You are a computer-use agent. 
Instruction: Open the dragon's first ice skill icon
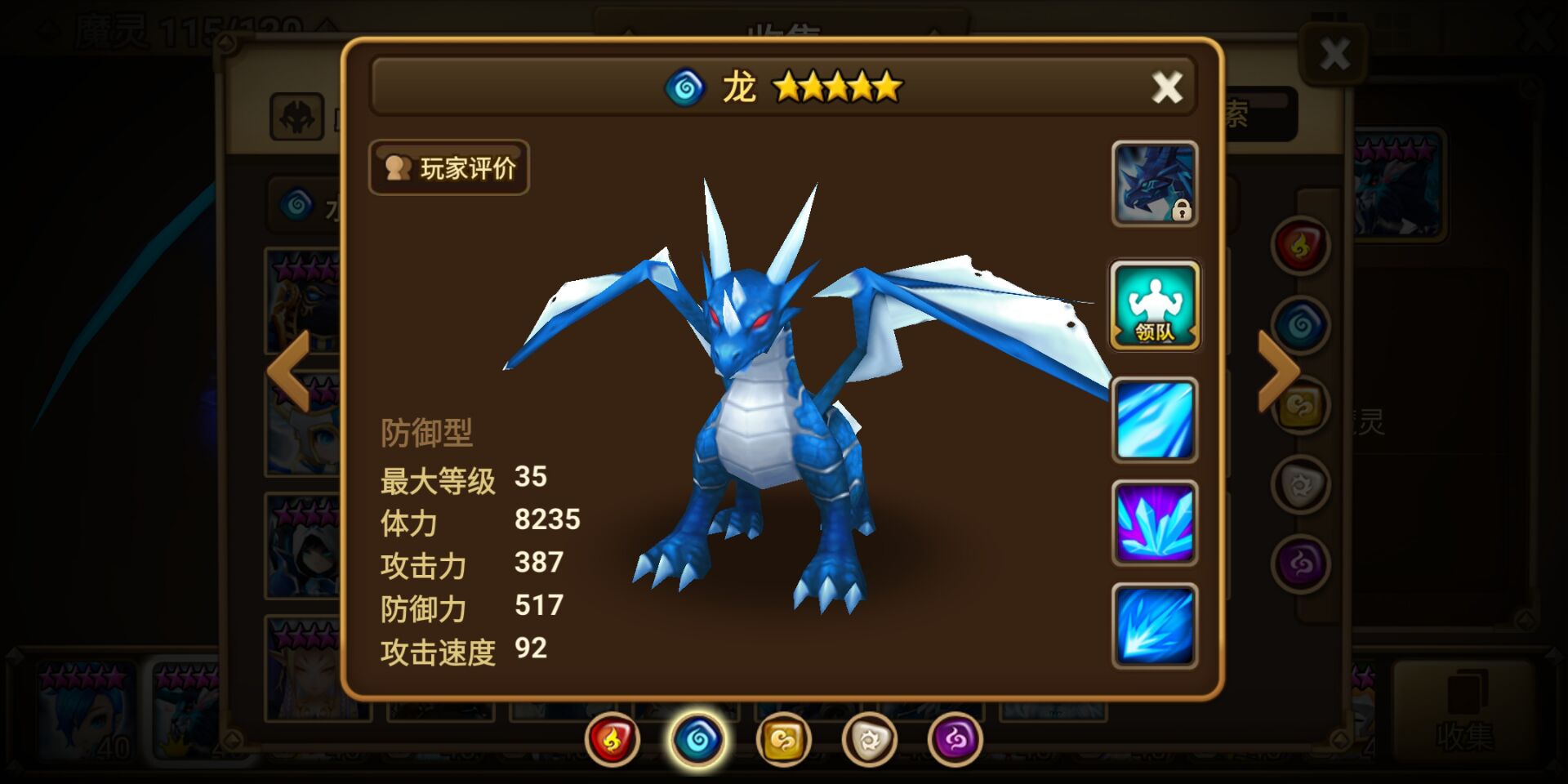(x=1155, y=421)
